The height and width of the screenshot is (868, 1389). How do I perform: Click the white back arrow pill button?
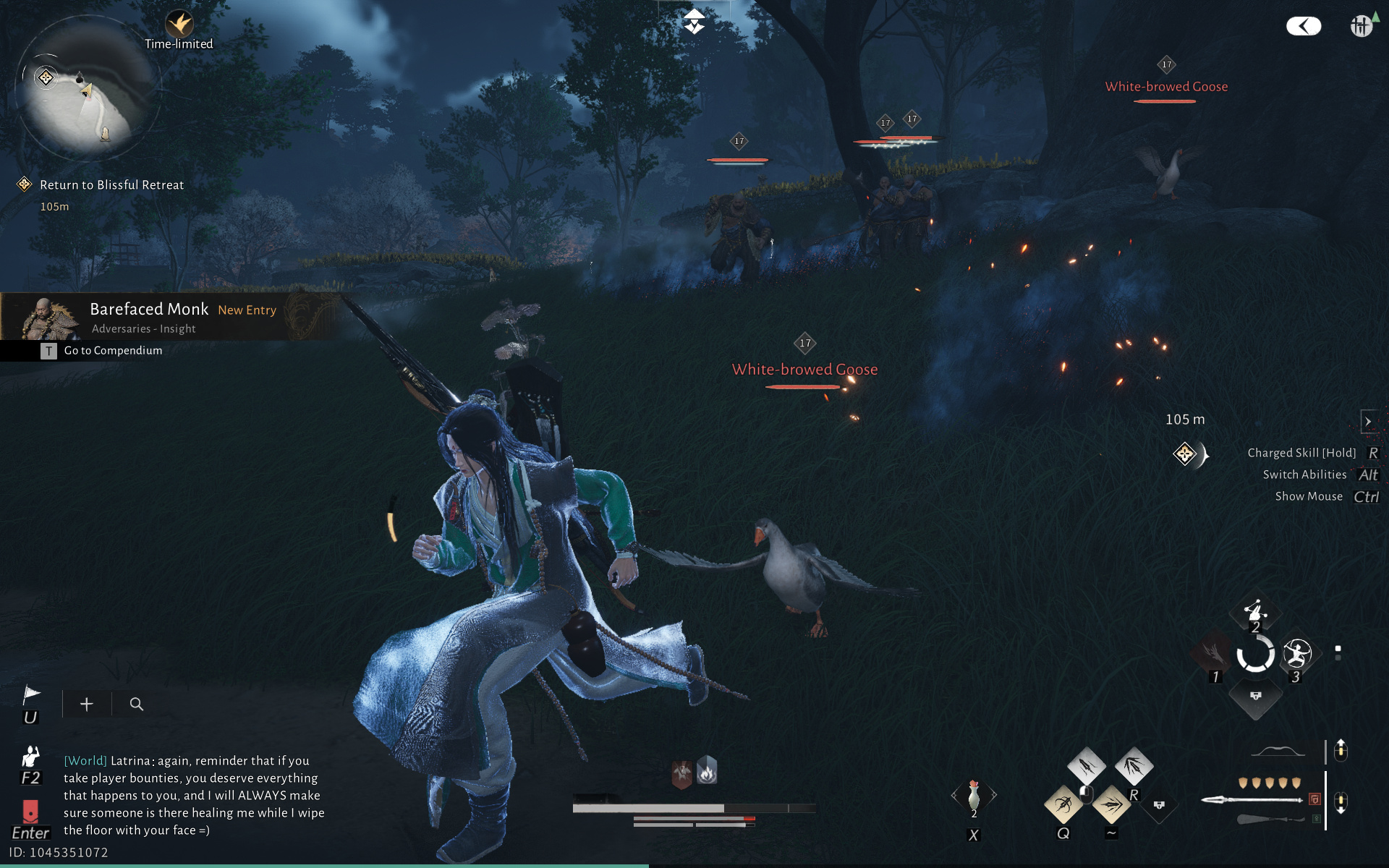click(x=1303, y=27)
